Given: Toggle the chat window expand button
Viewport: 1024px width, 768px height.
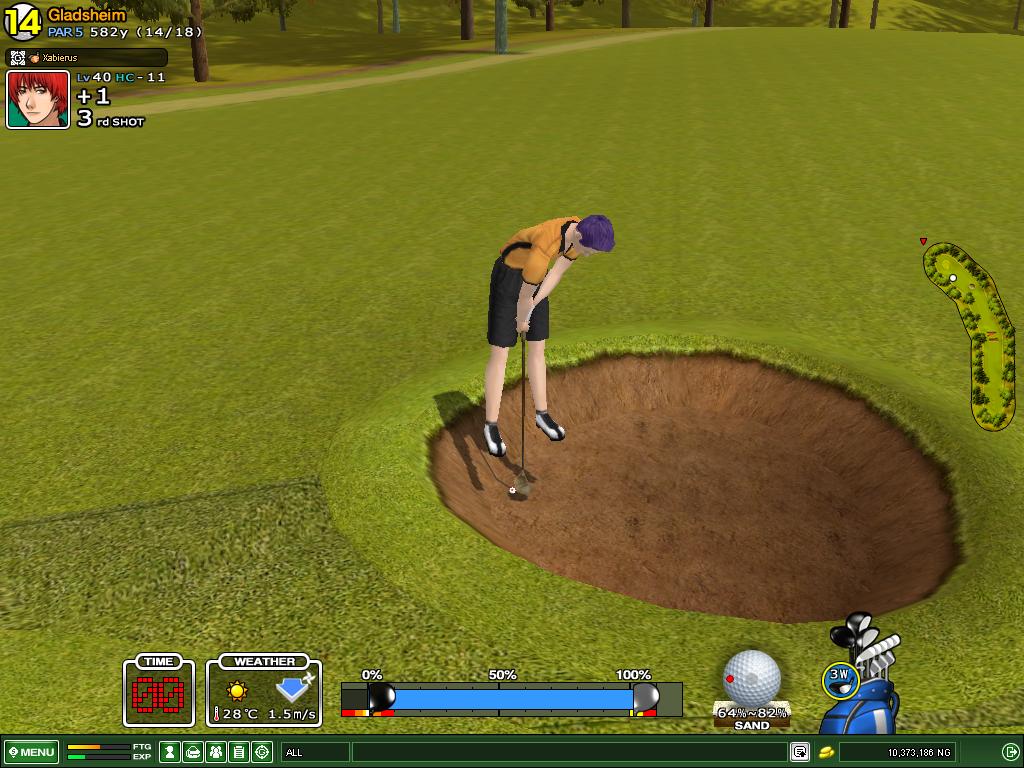Looking at the screenshot, I should coord(800,752).
